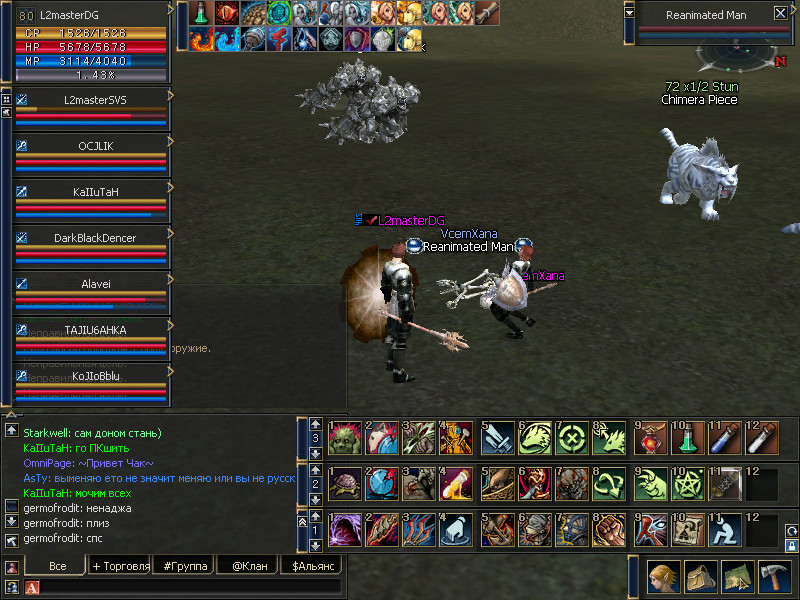Select party member Alavei
The height and width of the screenshot is (600, 800).
pos(92,284)
